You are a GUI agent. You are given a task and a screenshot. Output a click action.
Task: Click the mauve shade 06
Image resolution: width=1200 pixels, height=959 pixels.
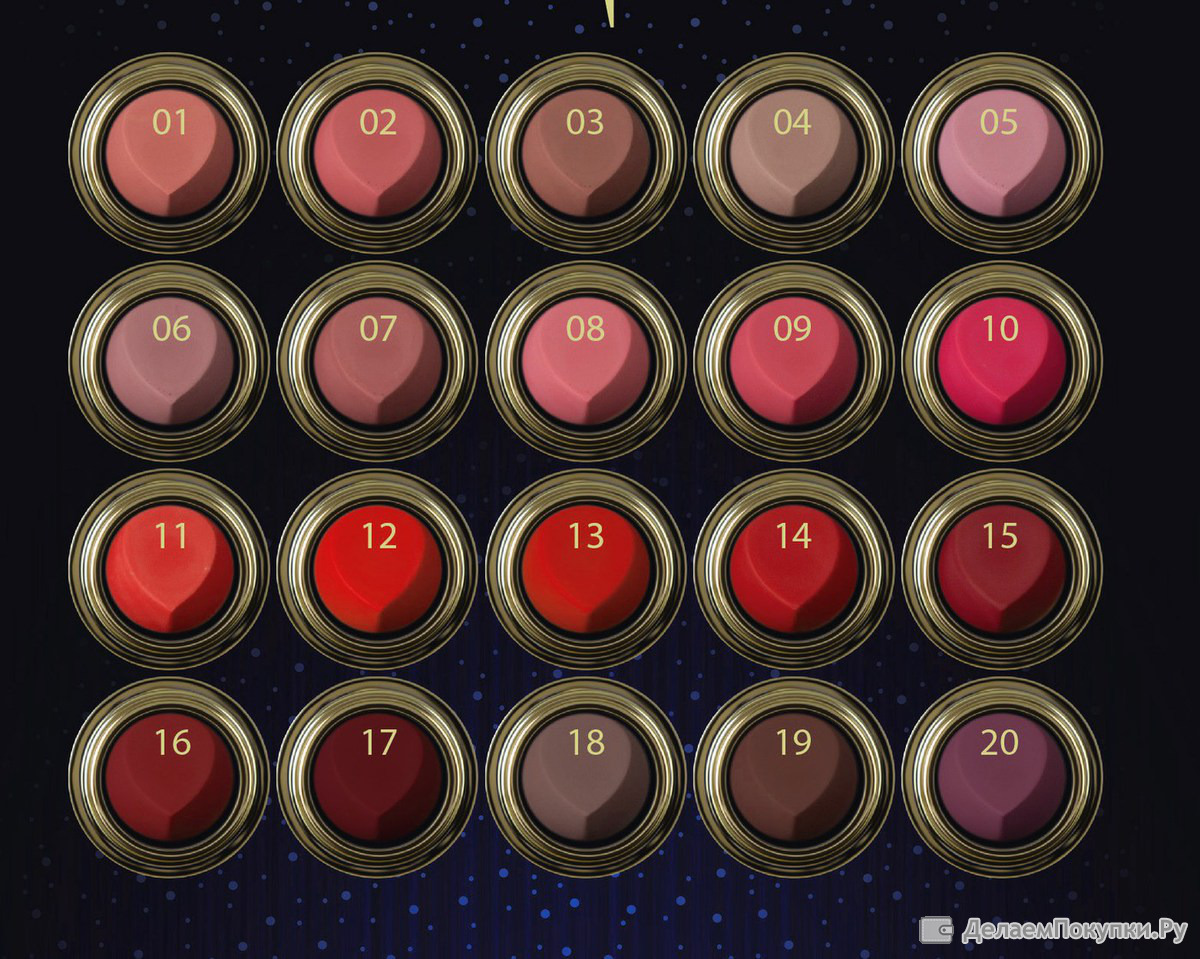pyautogui.click(x=170, y=362)
